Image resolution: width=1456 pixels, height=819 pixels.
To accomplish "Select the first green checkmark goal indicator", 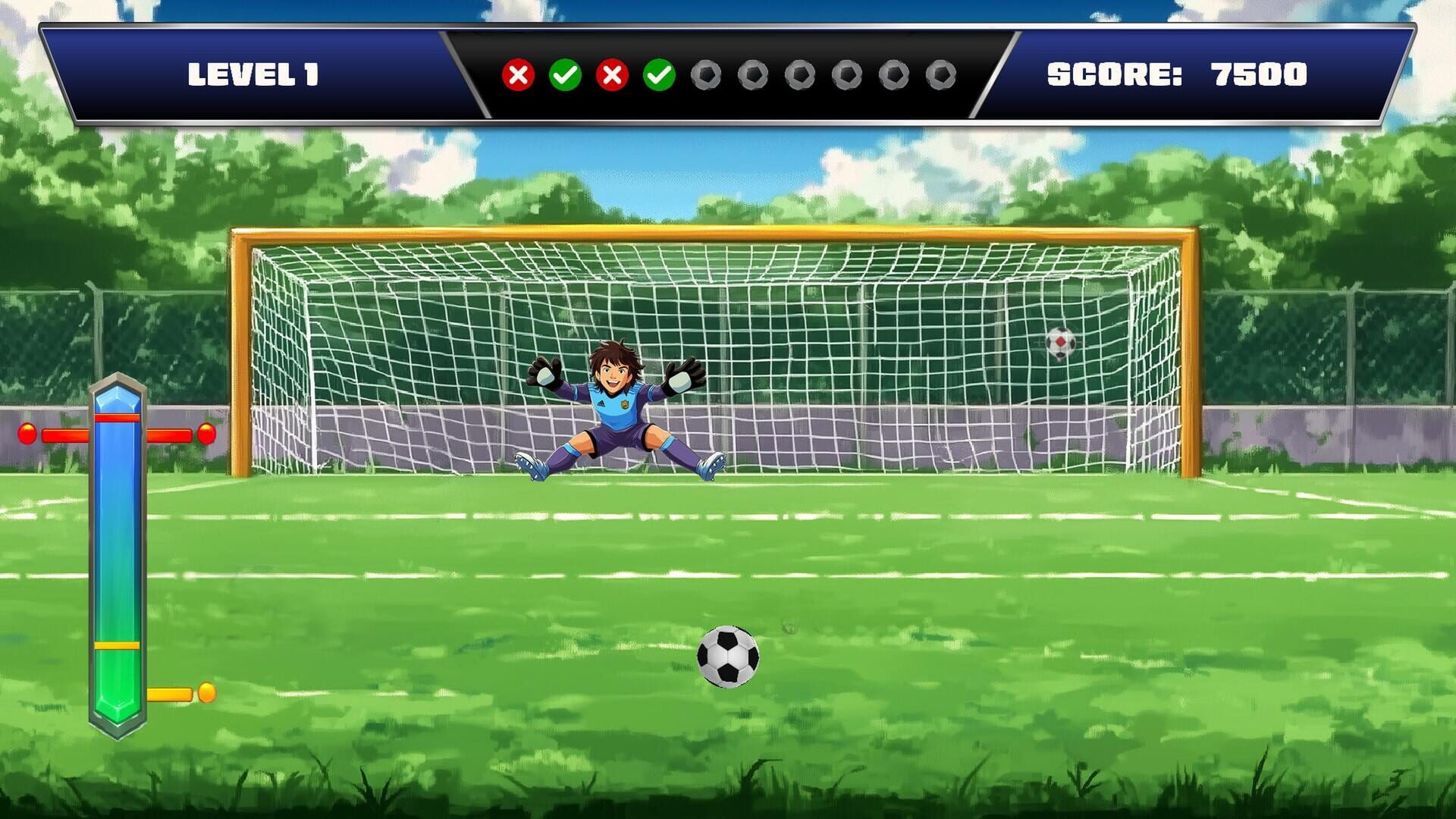I will [x=565, y=74].
